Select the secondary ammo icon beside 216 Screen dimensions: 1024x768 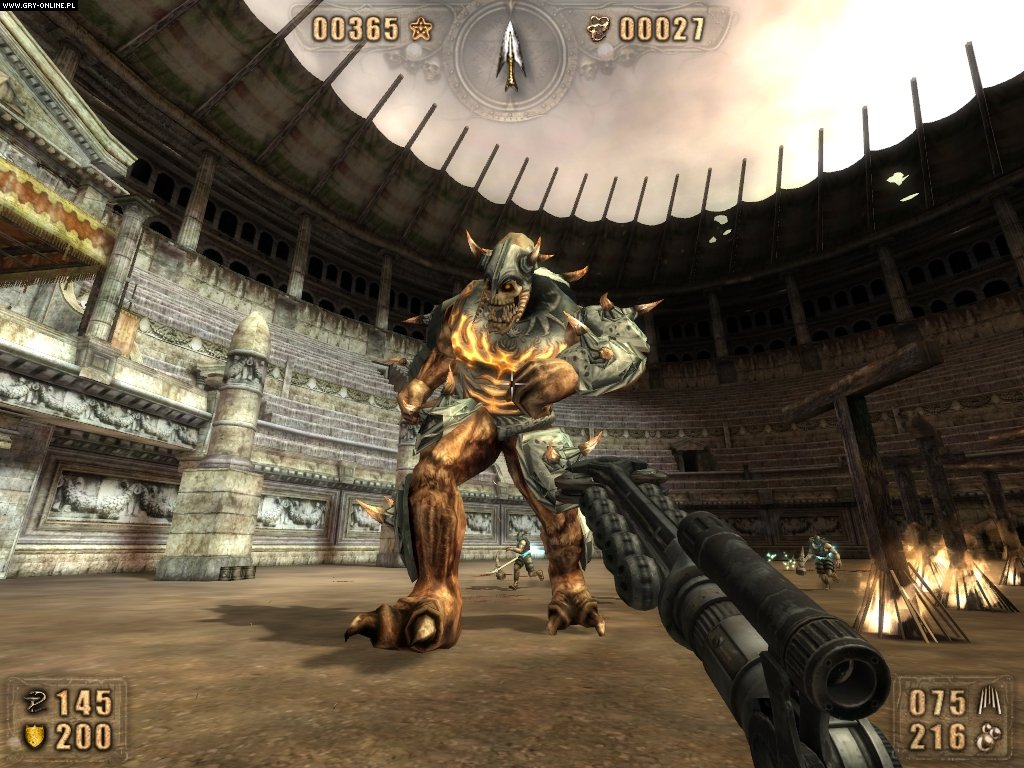[985, 738]
